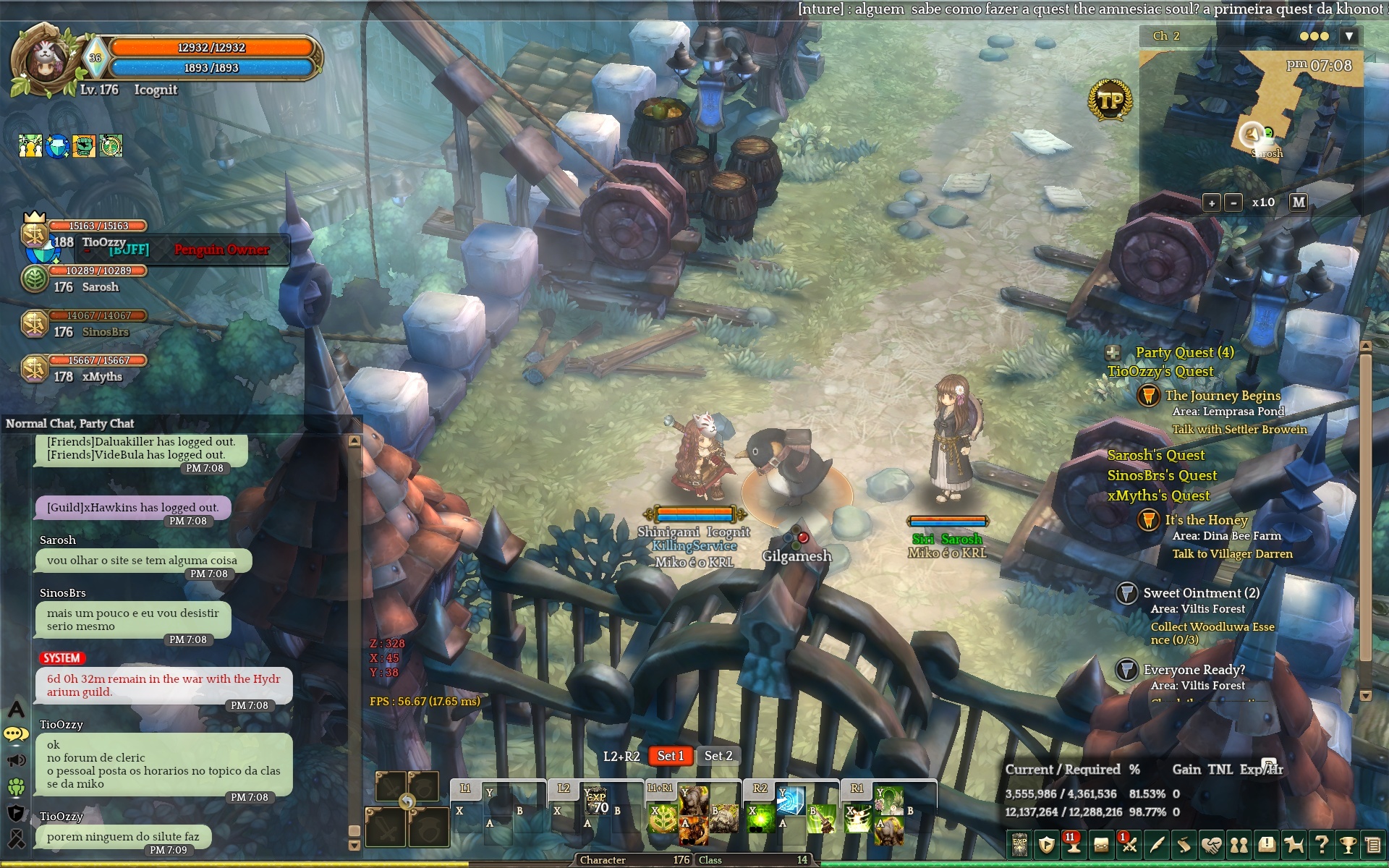Zoom in the minimap with plus button

click(x=1212, y=203)
